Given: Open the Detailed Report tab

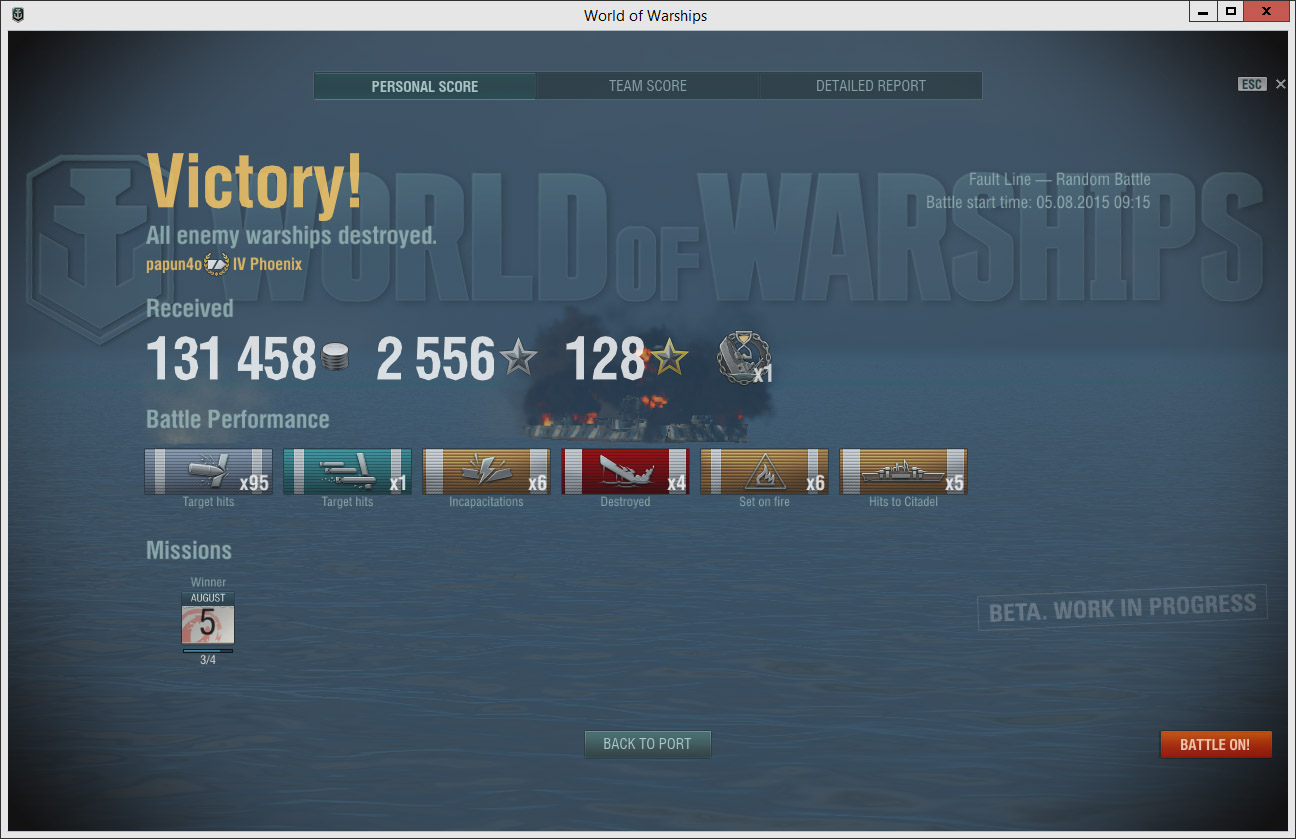Looking at the screenshot, I should click(x=870, y=86).
